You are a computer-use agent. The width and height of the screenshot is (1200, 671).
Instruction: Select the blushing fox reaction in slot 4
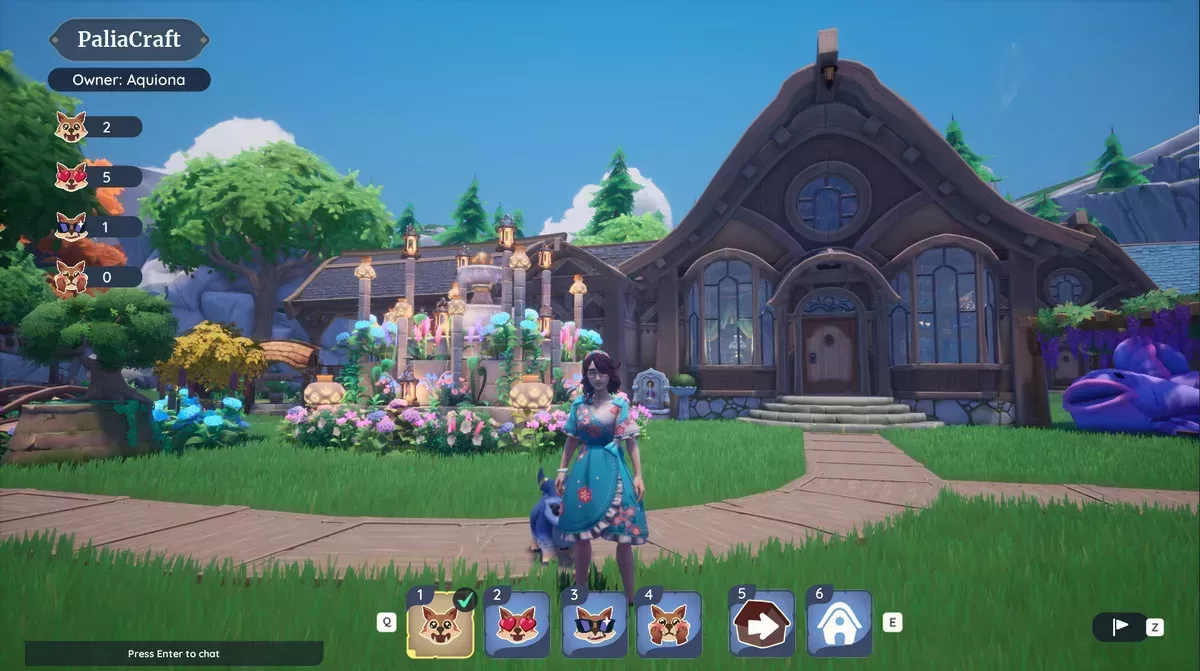pos(669,625)
